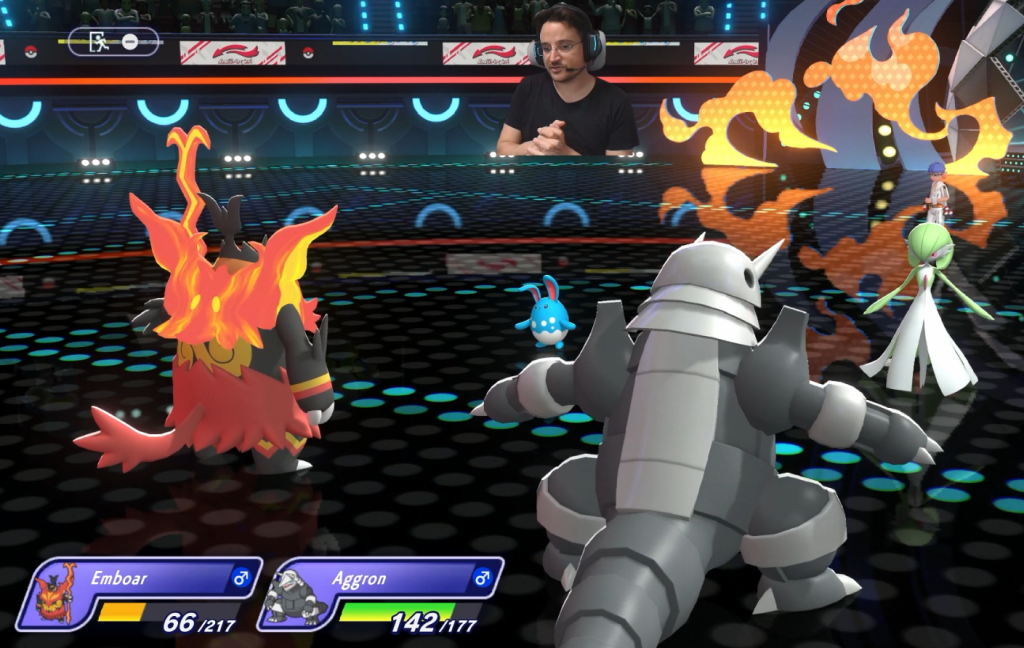Click the streamer webcam overlay
This screenshot has height=648, width=1024.
coord(567,80)
